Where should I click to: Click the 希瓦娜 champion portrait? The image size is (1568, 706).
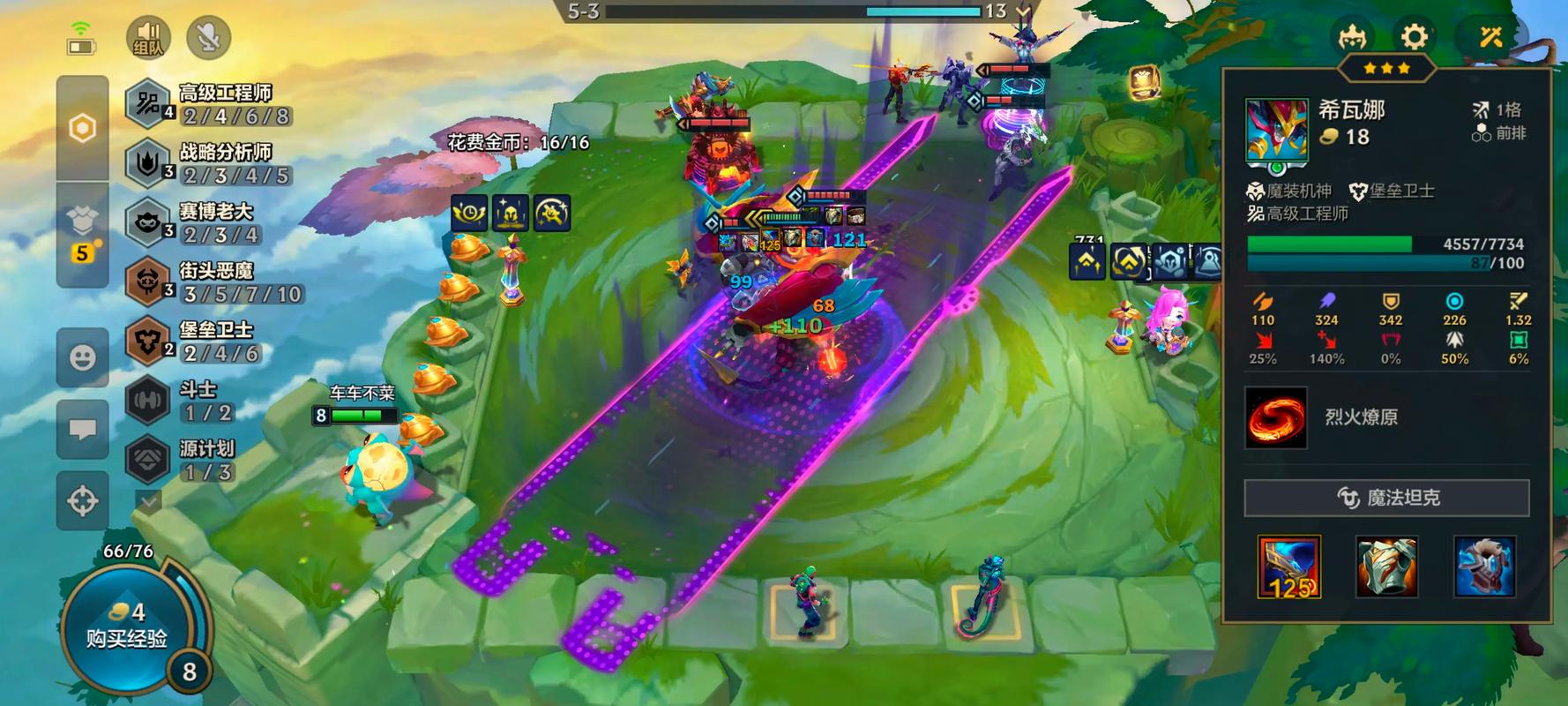point(1276,131)
